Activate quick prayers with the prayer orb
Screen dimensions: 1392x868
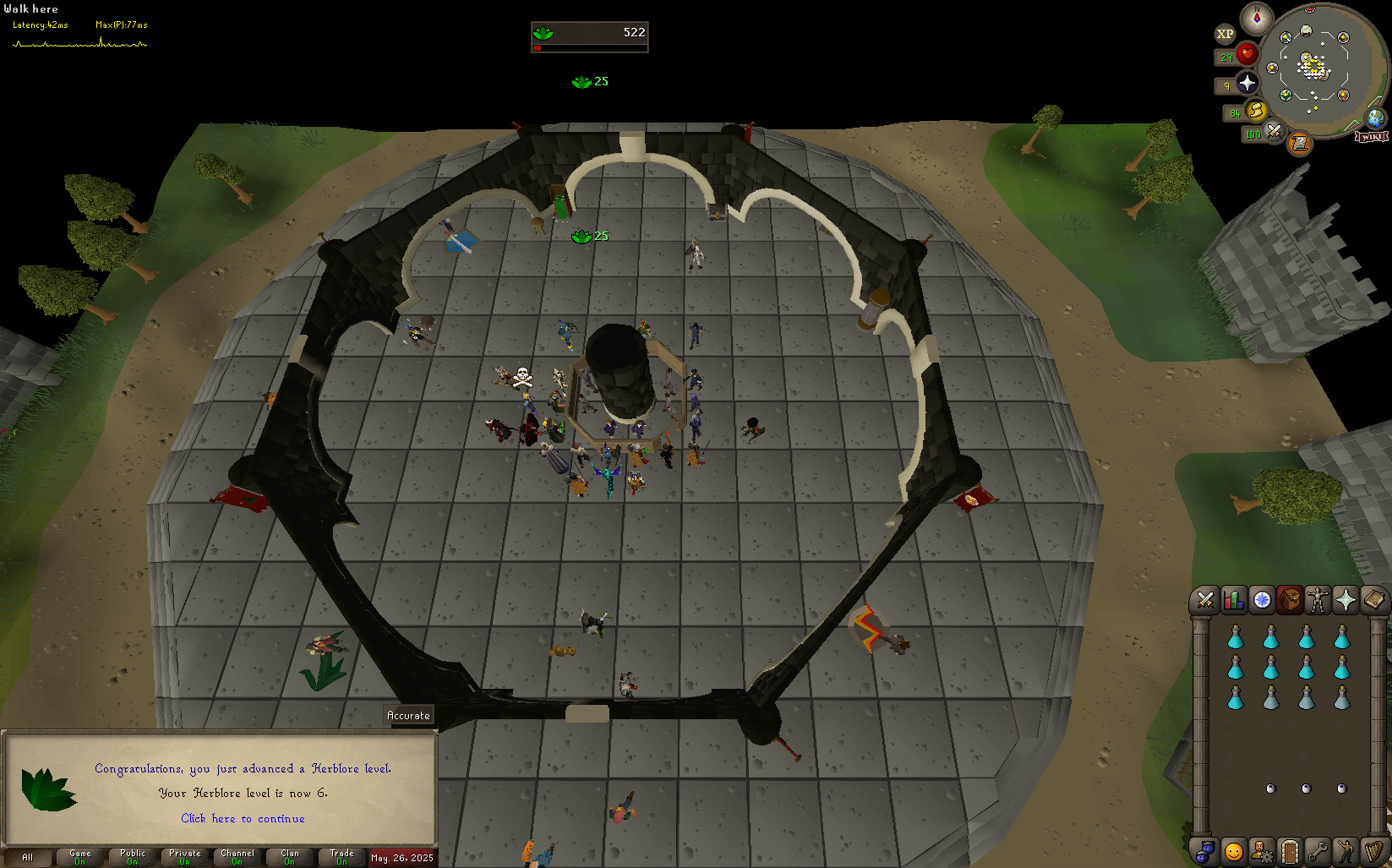(1247, 83)
